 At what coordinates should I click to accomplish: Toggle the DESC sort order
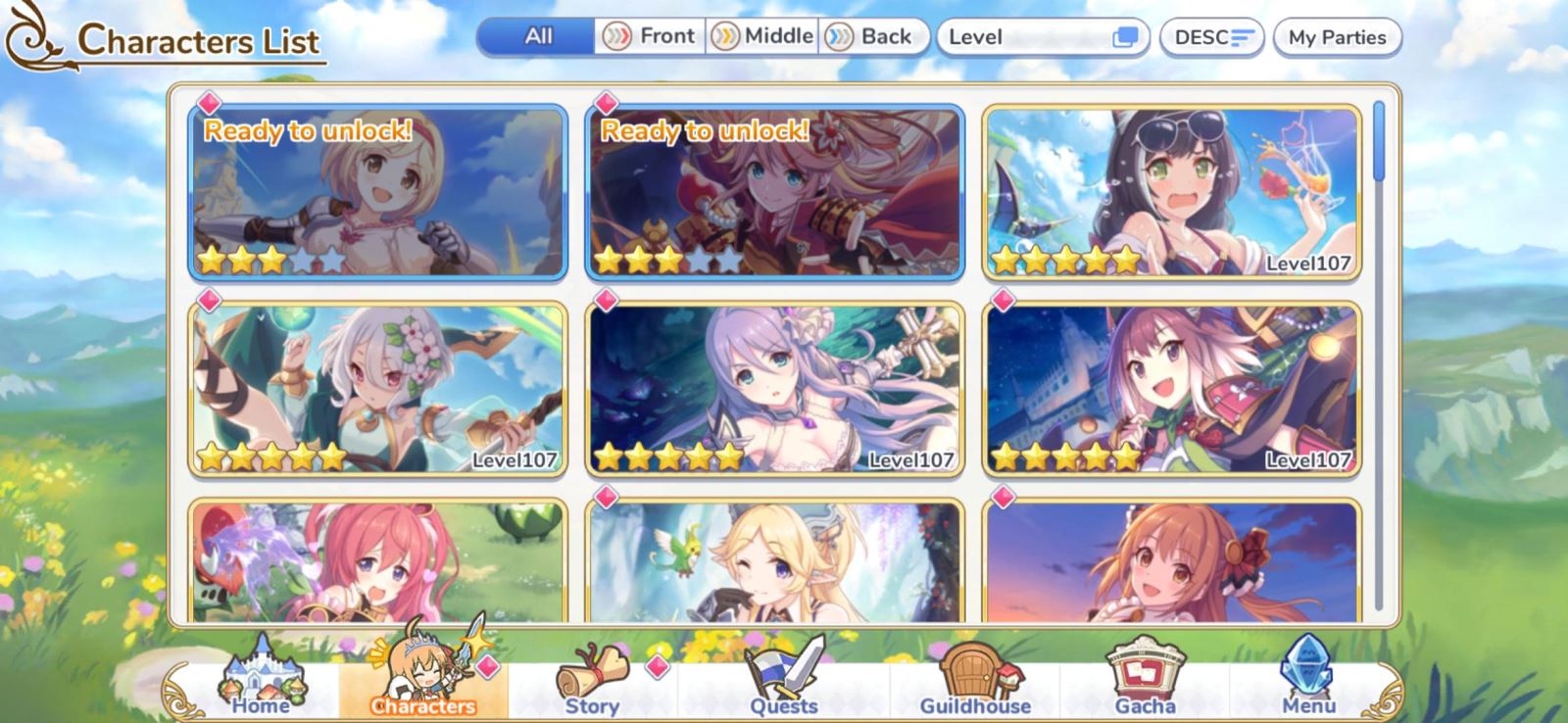1210,37
